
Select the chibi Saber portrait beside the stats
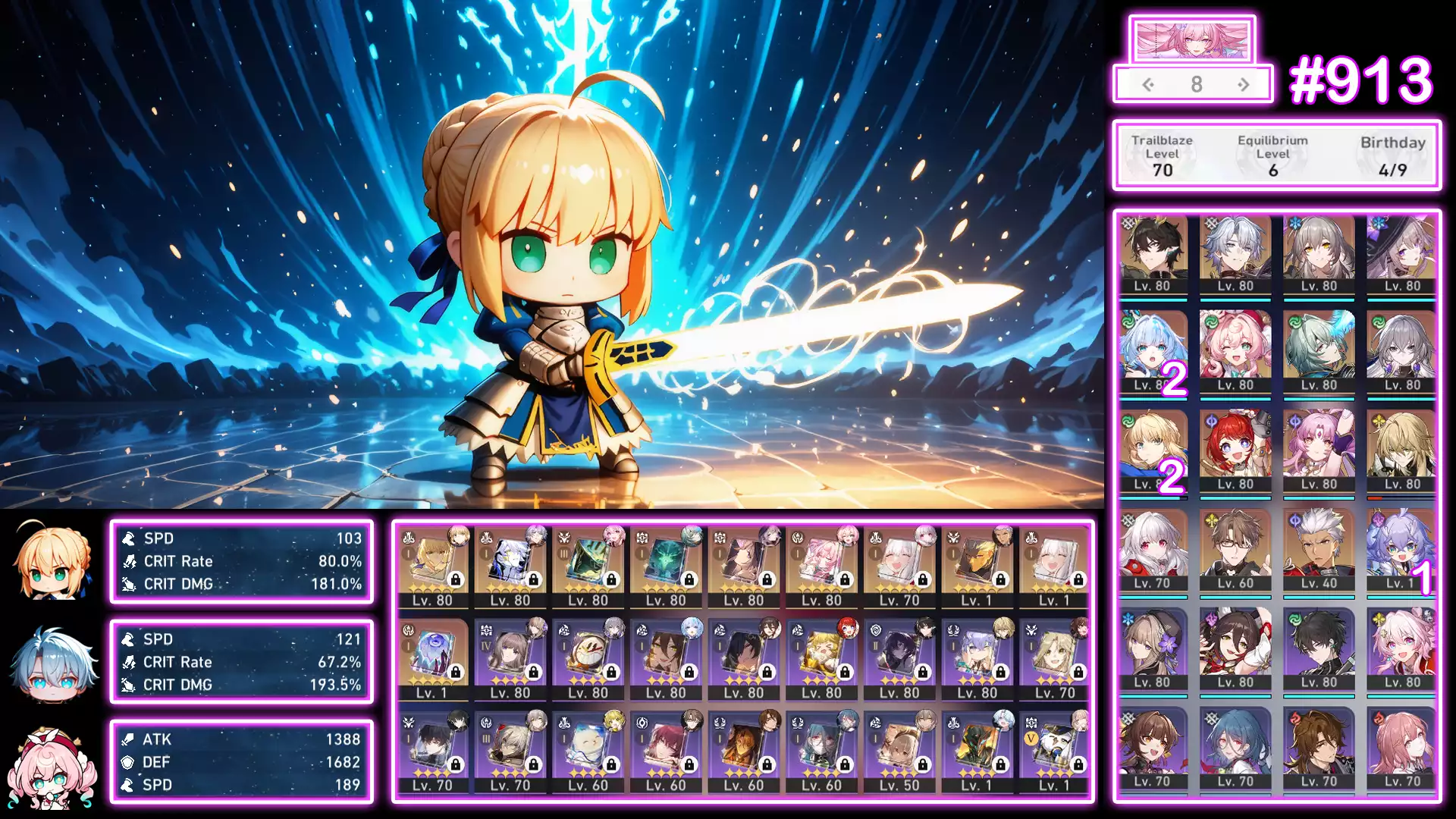(x=53, y=562)
